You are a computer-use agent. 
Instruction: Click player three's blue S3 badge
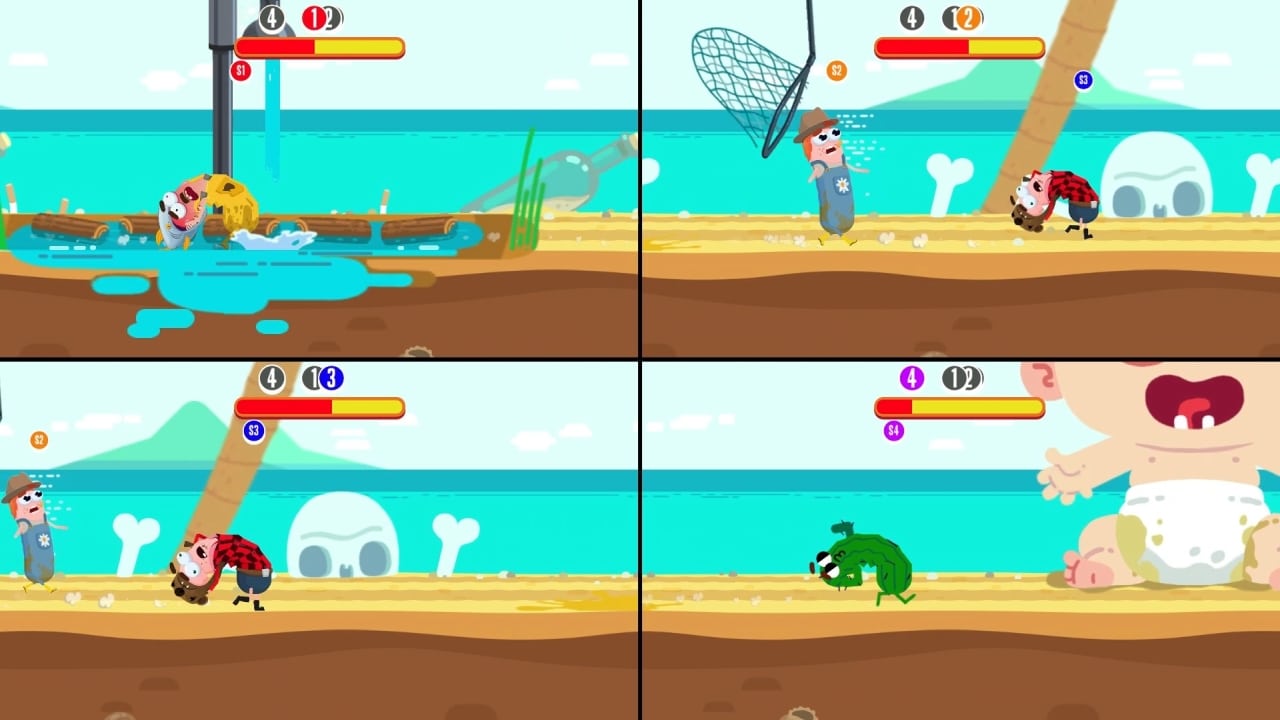coord(253,431)
